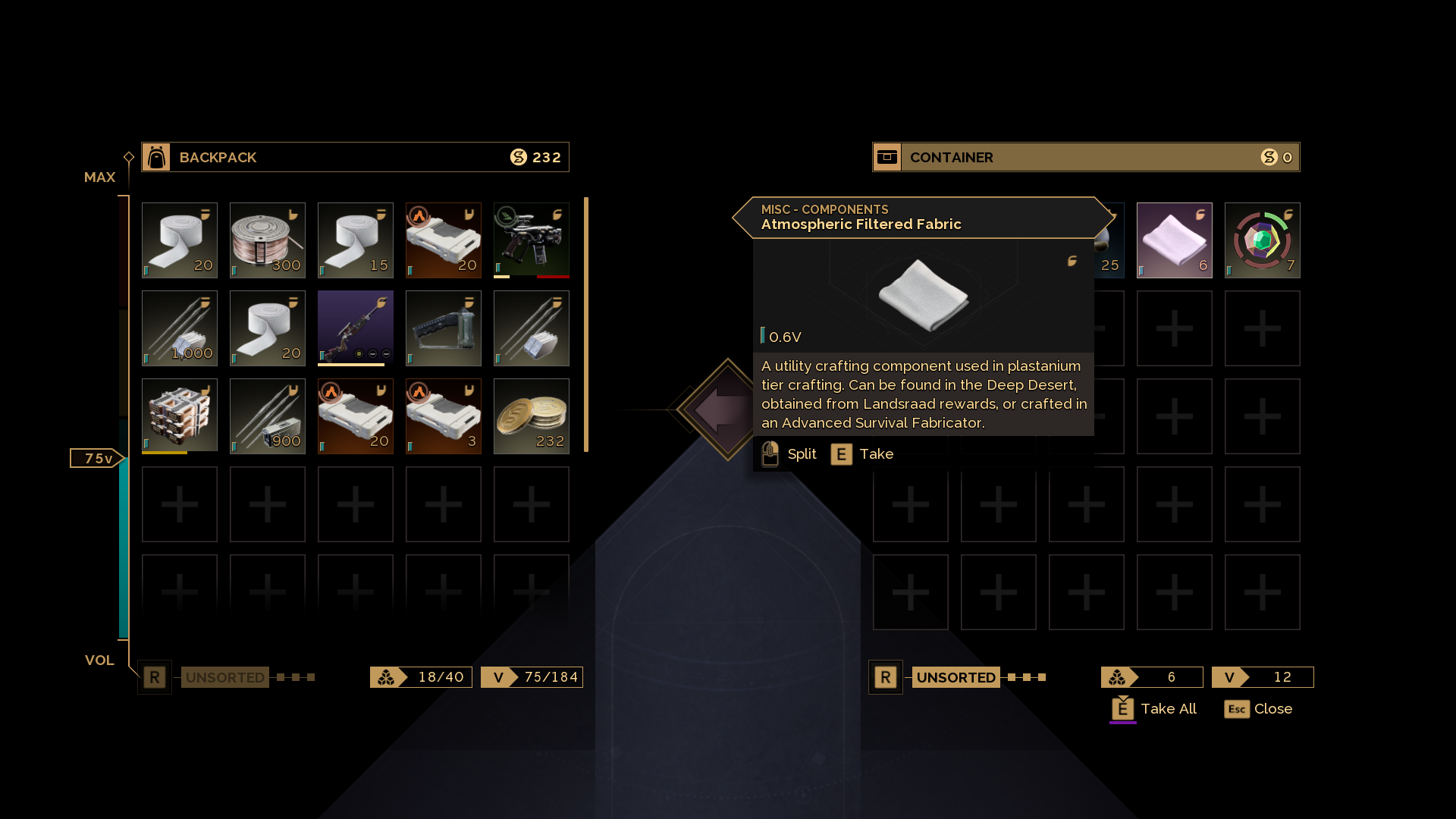1456x819 pixels.
Task: Close the container window
Action: (x=1258, y=709)
